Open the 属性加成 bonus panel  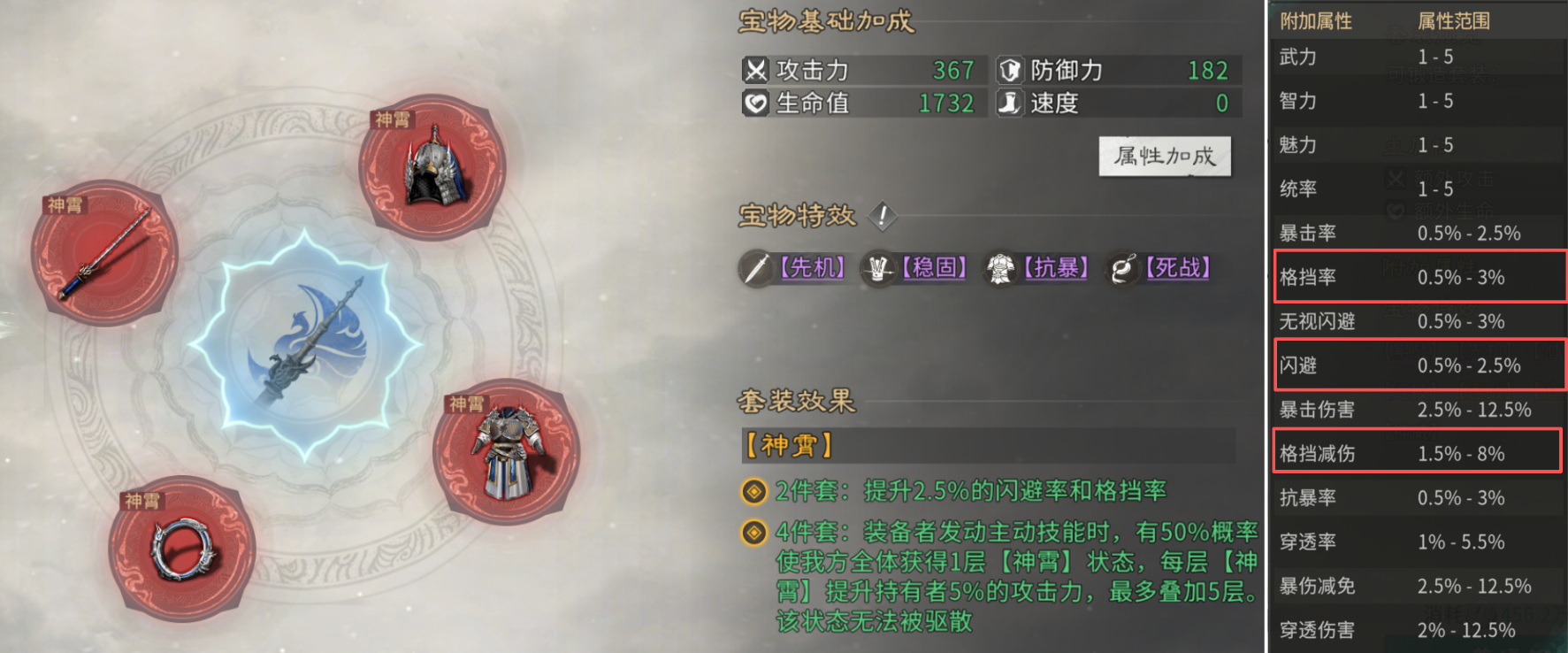(1164, 157)
